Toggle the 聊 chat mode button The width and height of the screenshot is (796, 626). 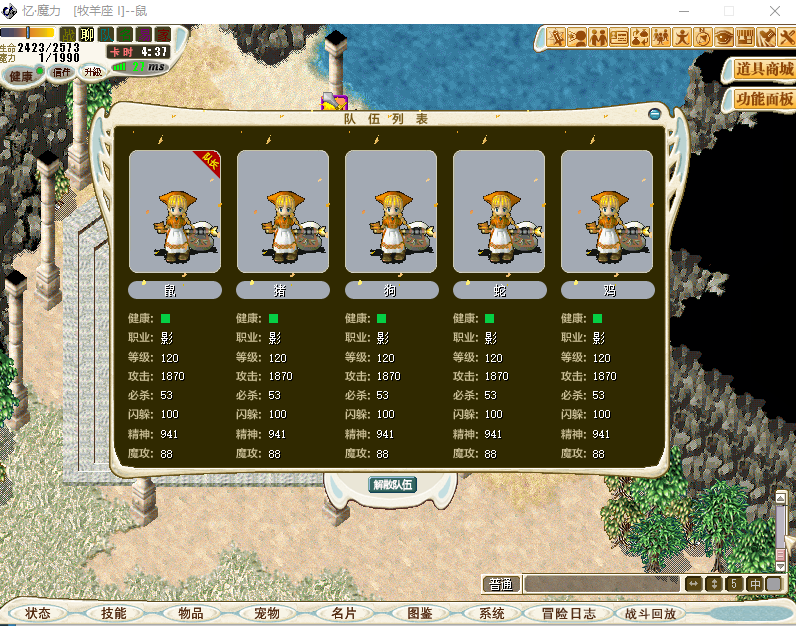click(x=87, y=35)
